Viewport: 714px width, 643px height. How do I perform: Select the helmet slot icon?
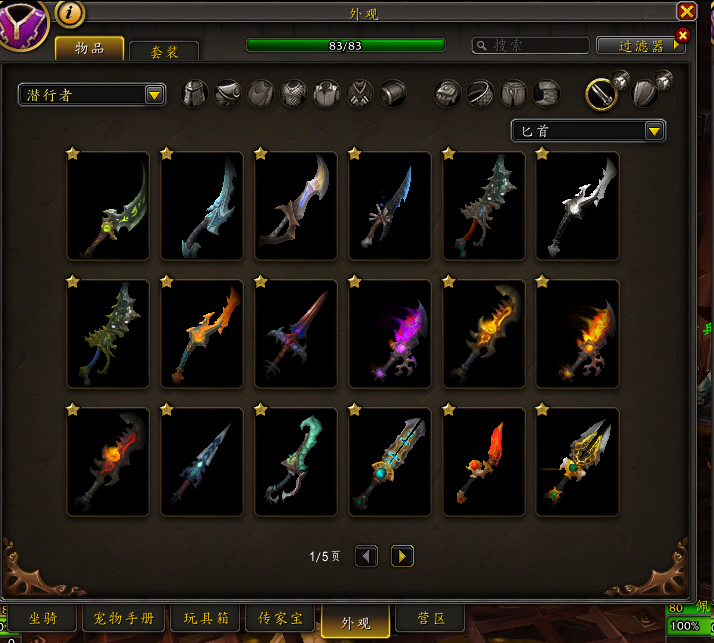coord(195,94)
